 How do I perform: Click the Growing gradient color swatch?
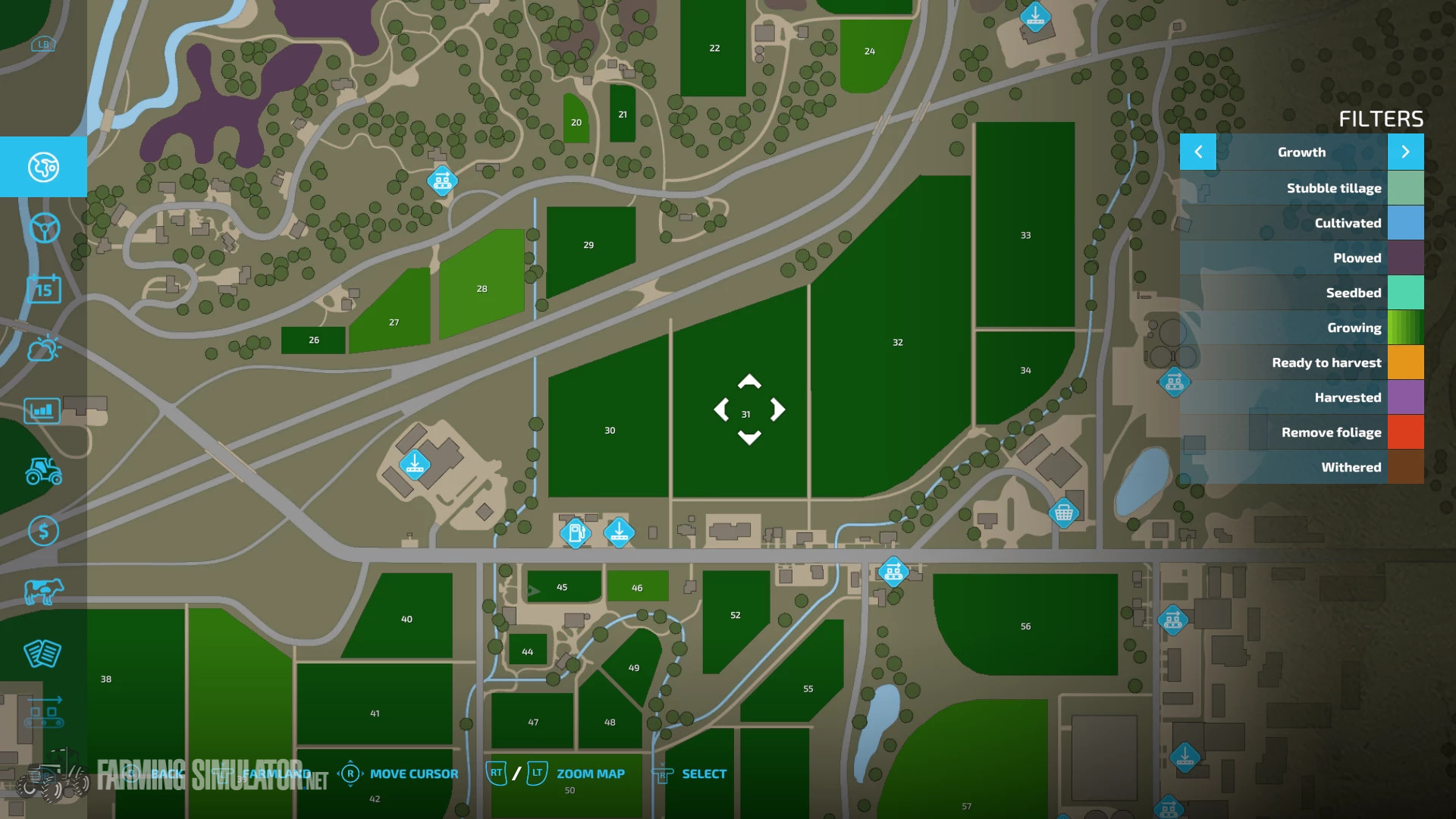pos(1407,328)
